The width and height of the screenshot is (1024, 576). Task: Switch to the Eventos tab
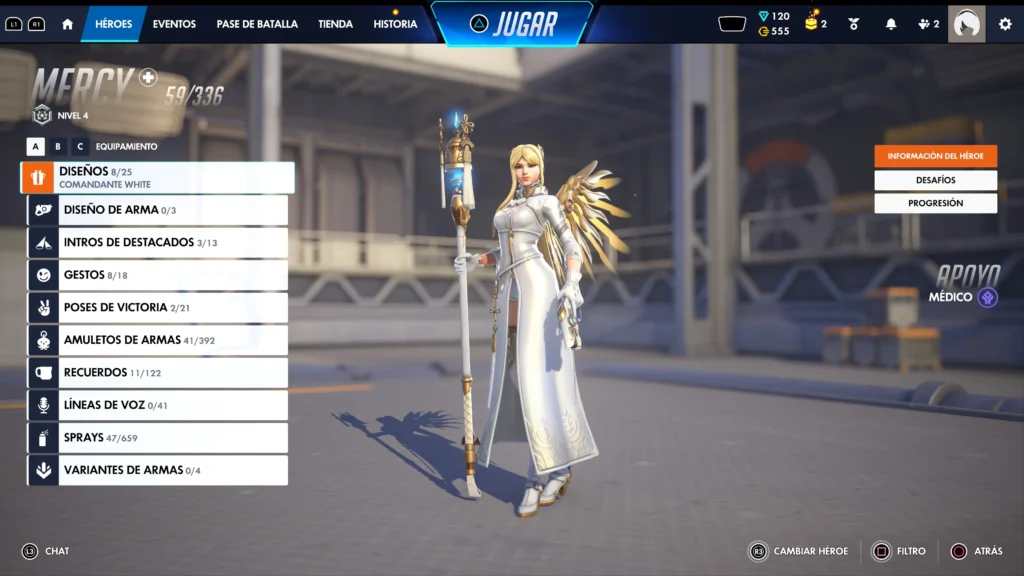174,24
